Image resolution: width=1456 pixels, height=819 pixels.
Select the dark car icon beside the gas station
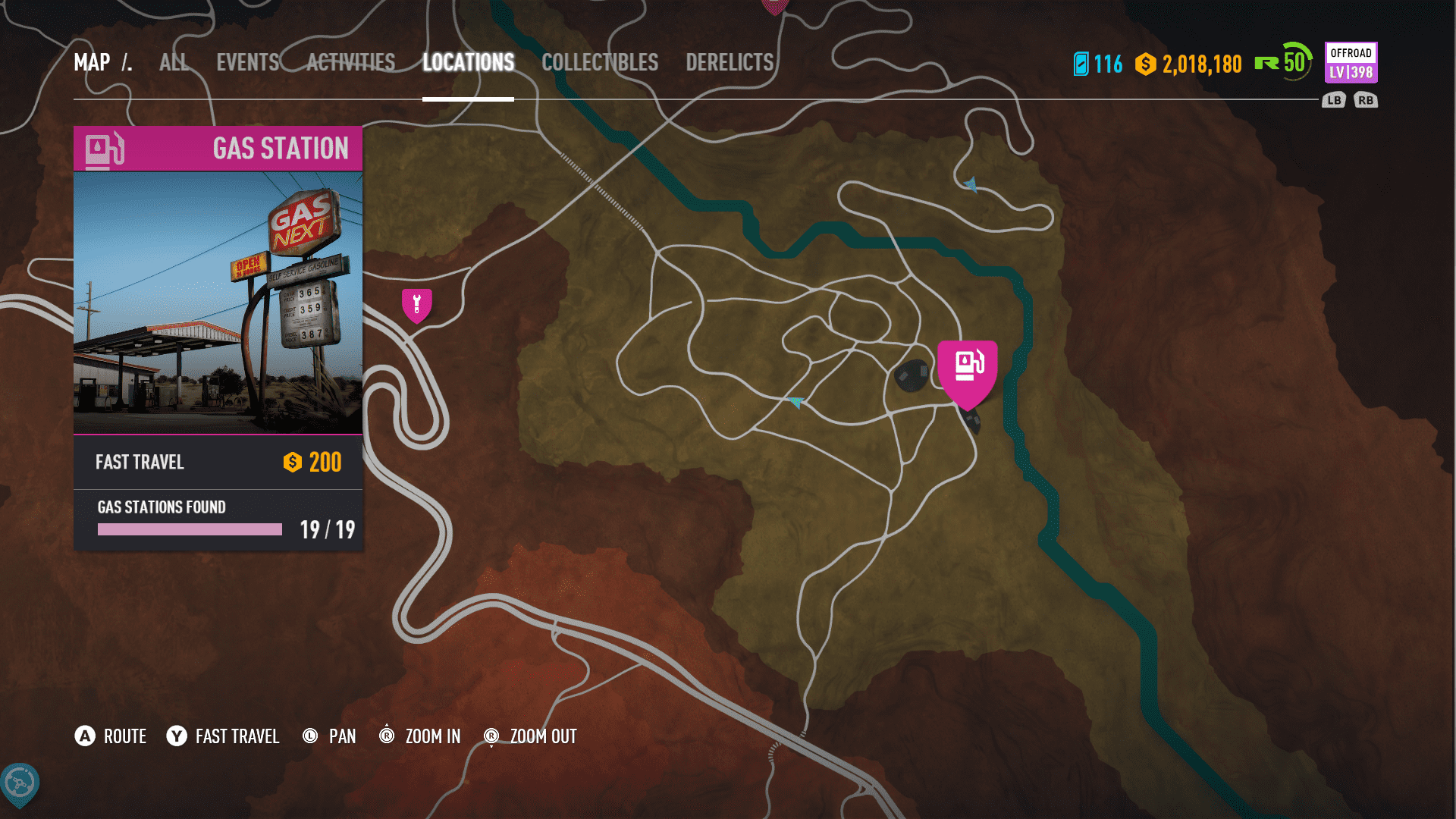pyautogui.click(x=911, y=375)
